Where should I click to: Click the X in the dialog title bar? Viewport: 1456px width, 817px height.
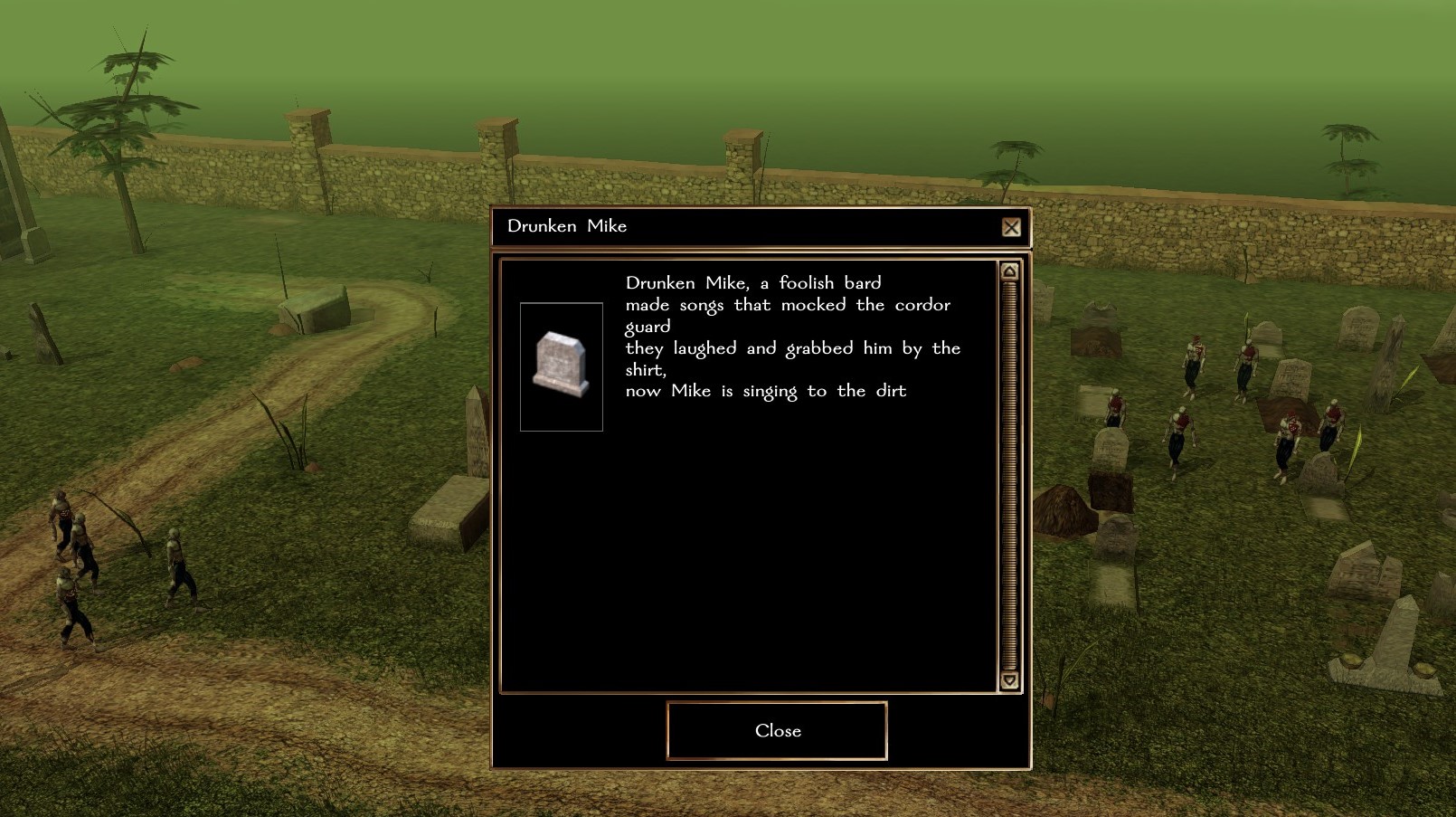click(x=1011, y=227)
